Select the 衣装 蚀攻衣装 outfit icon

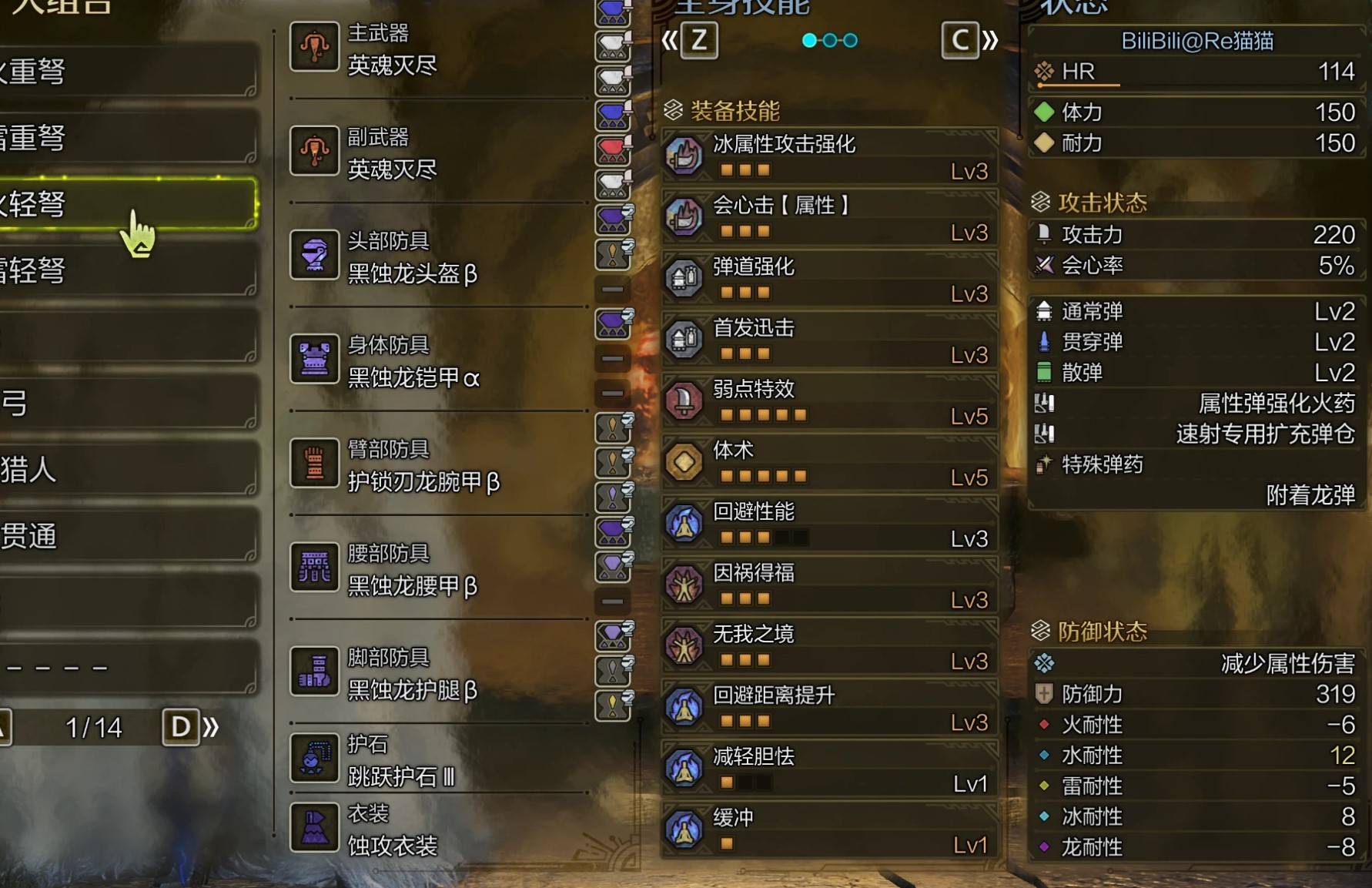(314, 826)
